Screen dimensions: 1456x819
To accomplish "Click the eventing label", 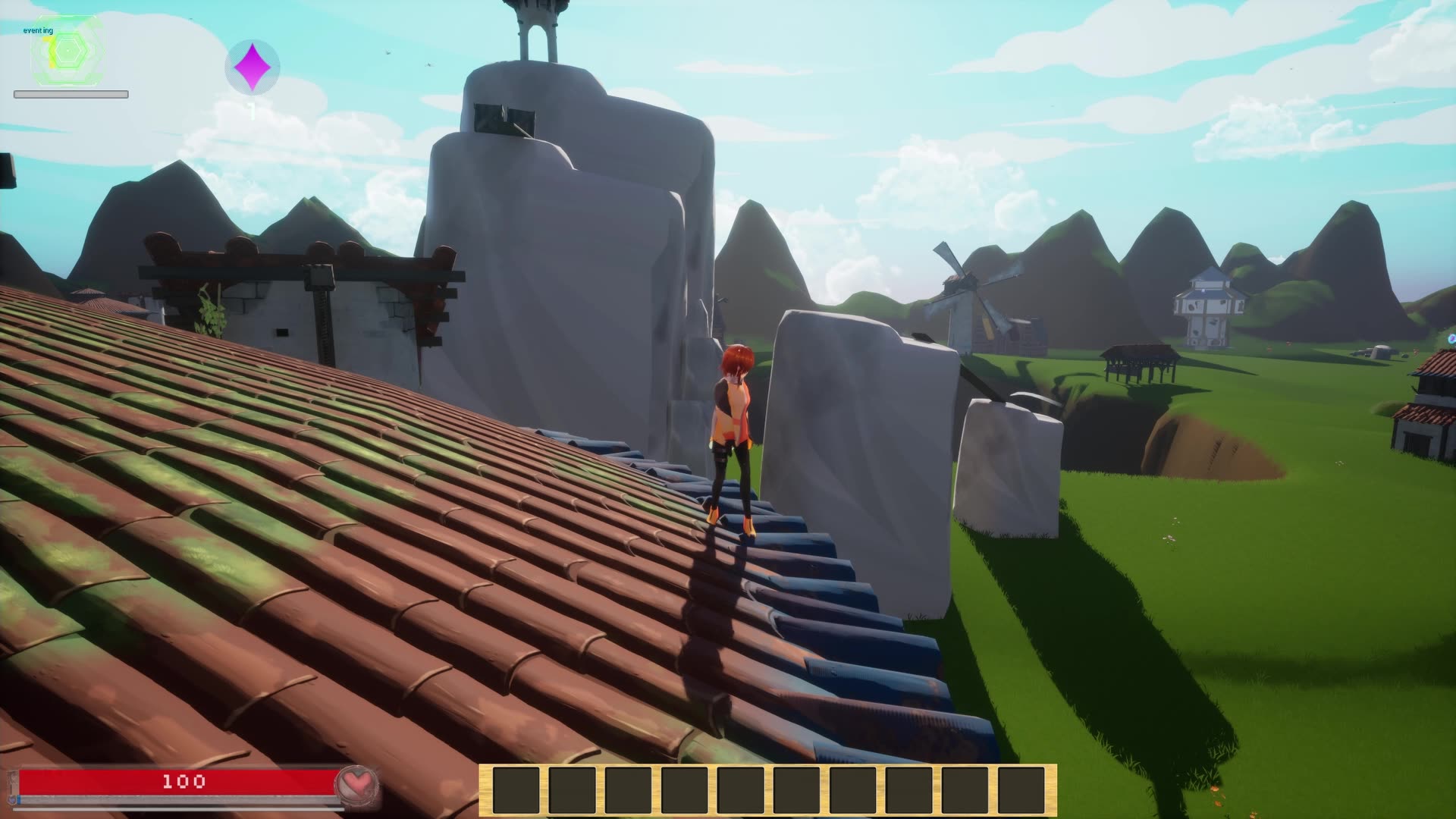I will coord(36,30).
